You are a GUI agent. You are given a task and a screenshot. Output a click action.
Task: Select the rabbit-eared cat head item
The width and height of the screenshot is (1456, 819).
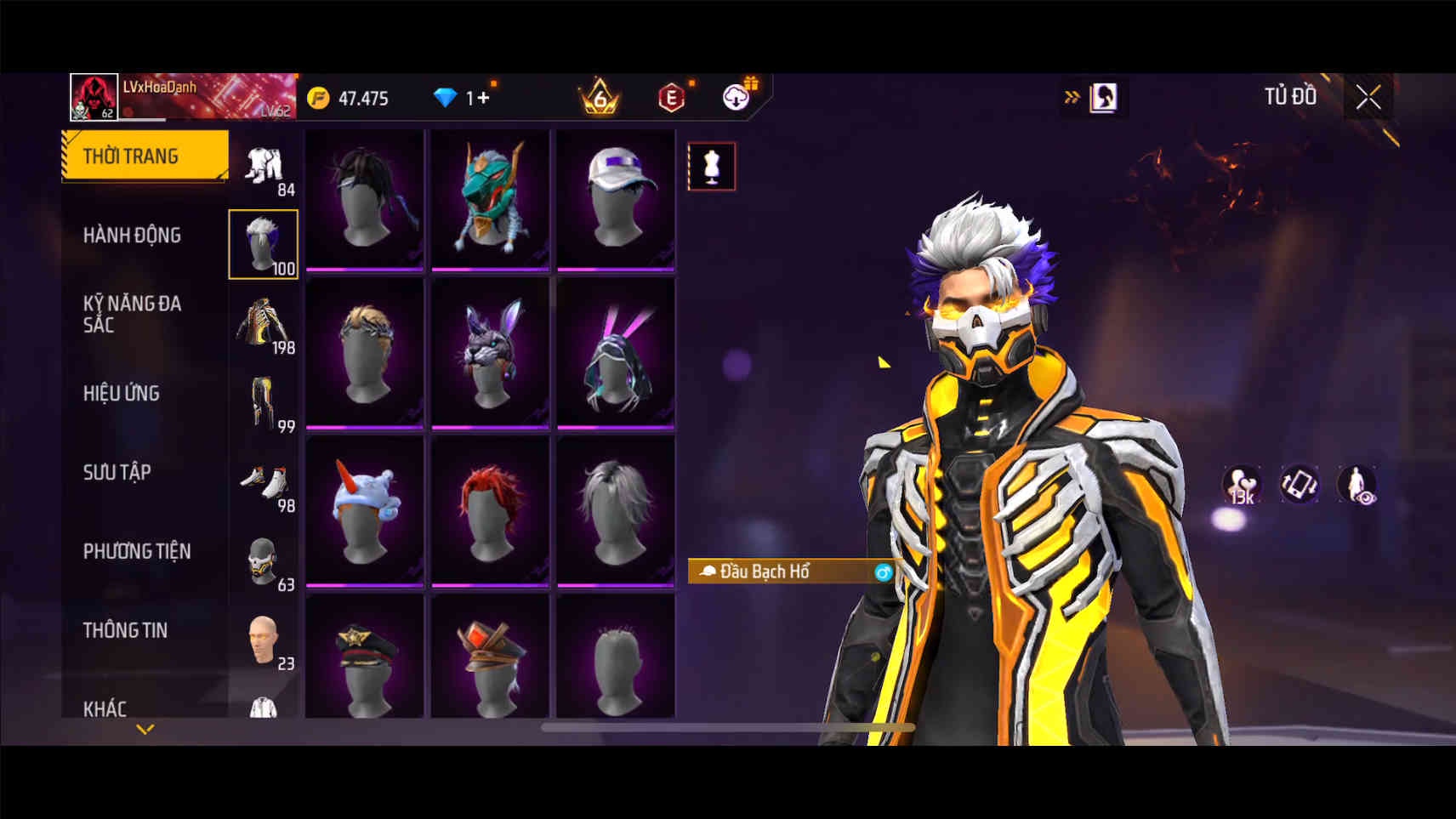(490, 355)
